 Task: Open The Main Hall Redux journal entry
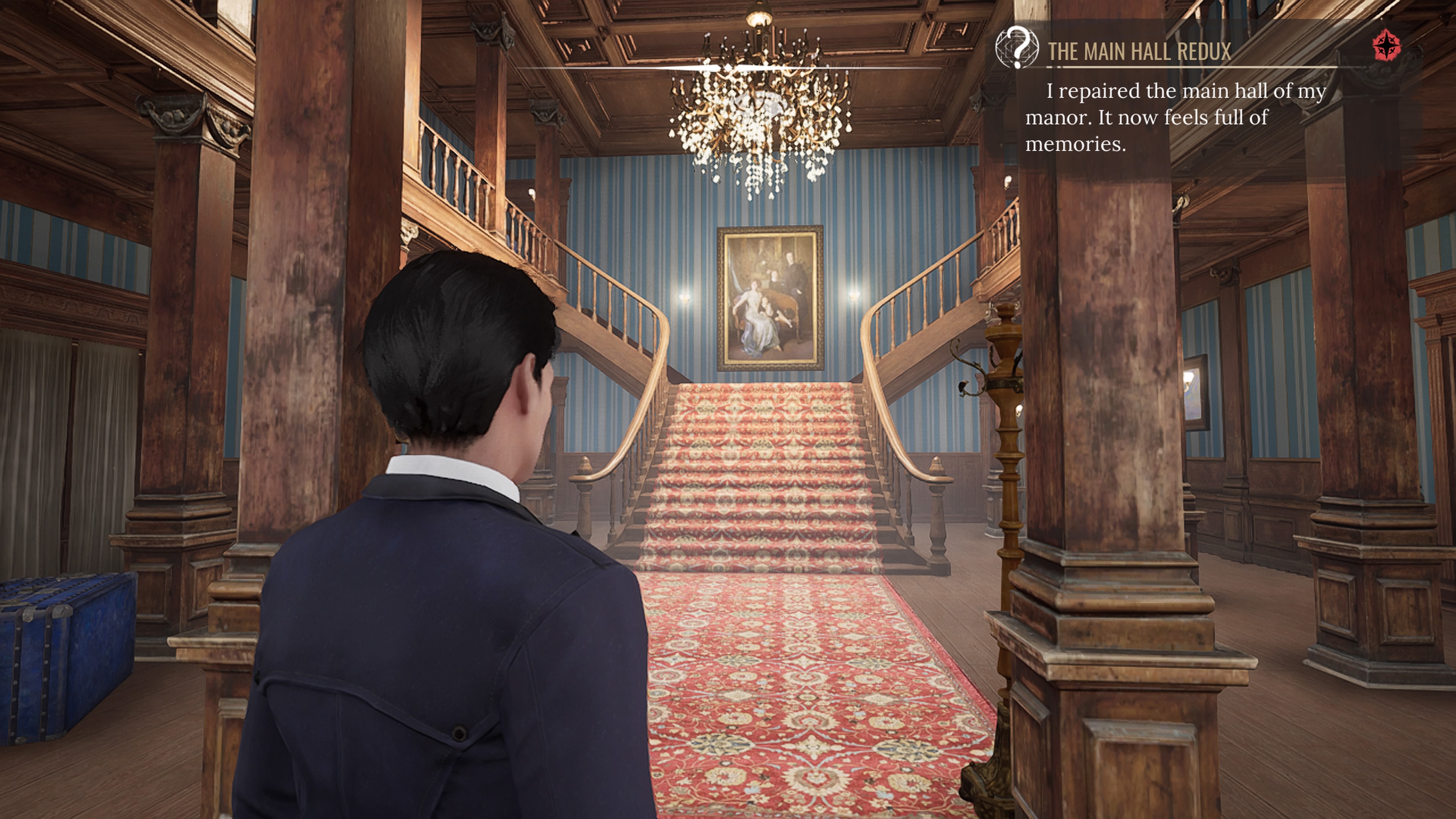[x=1139, y=52]
